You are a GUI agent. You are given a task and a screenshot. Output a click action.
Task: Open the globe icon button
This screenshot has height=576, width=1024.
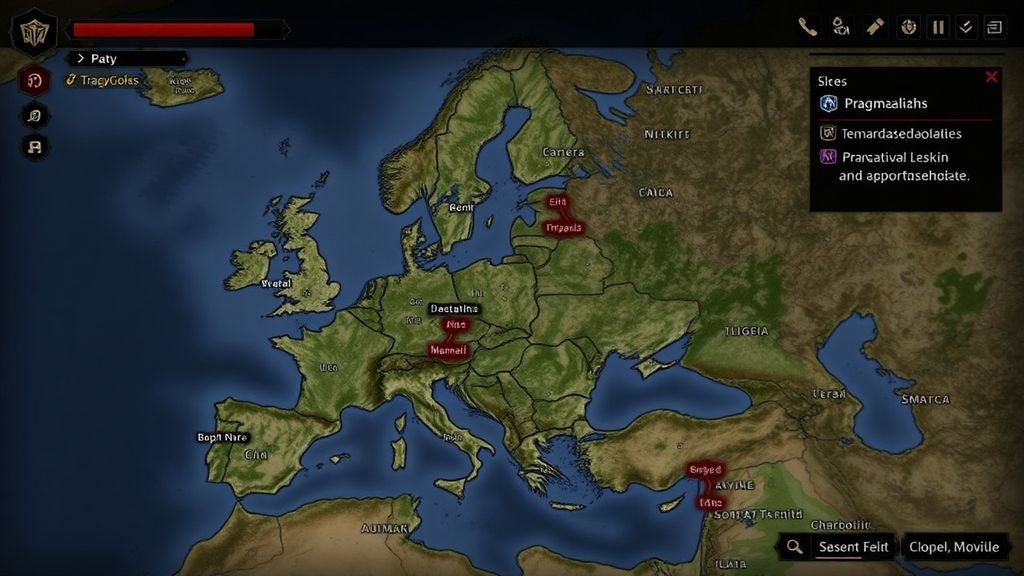(908, 27)
